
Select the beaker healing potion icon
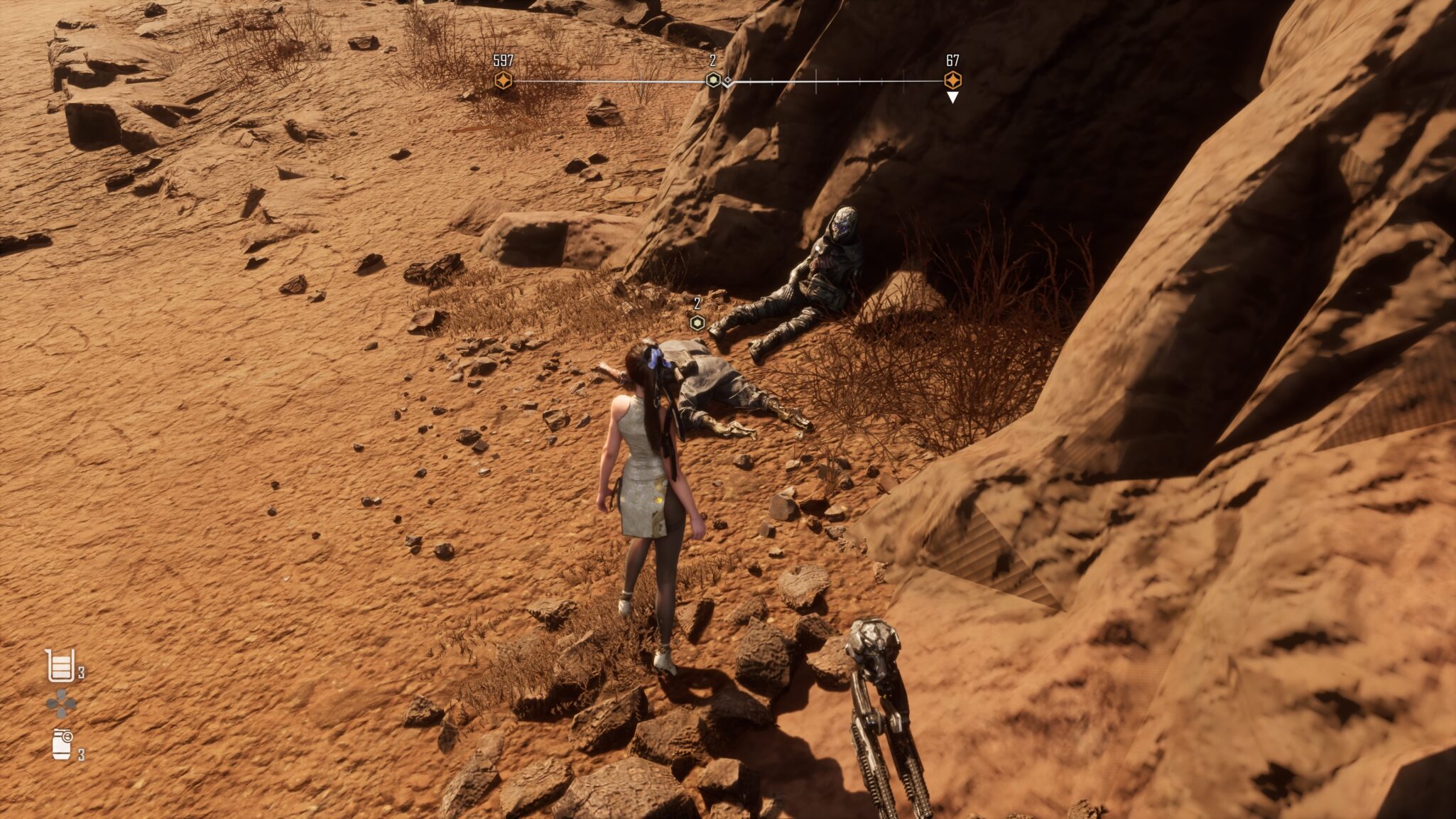coord(60,666)
